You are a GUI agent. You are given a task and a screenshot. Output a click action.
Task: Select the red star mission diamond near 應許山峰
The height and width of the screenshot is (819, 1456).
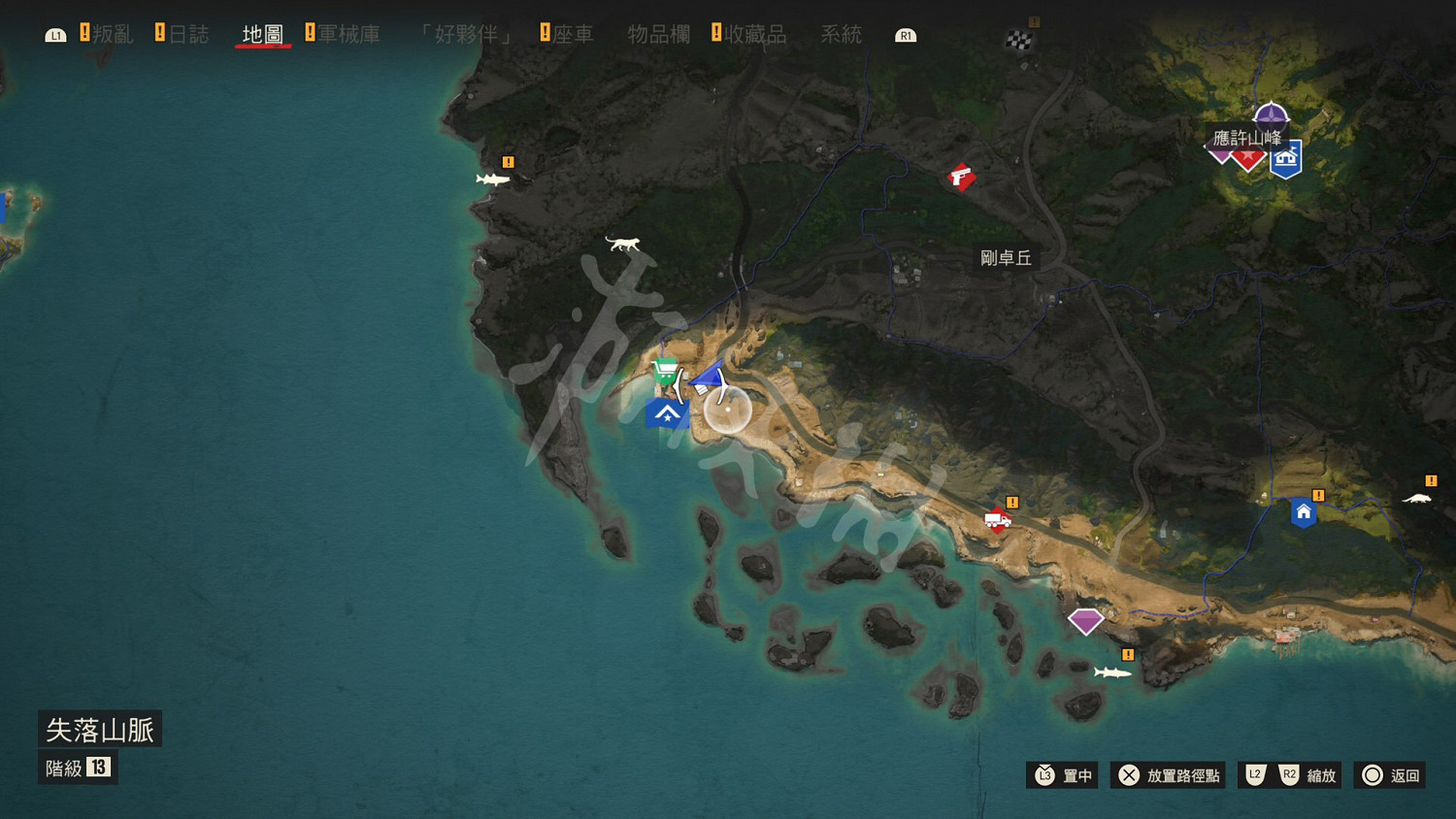(1249, 156)
